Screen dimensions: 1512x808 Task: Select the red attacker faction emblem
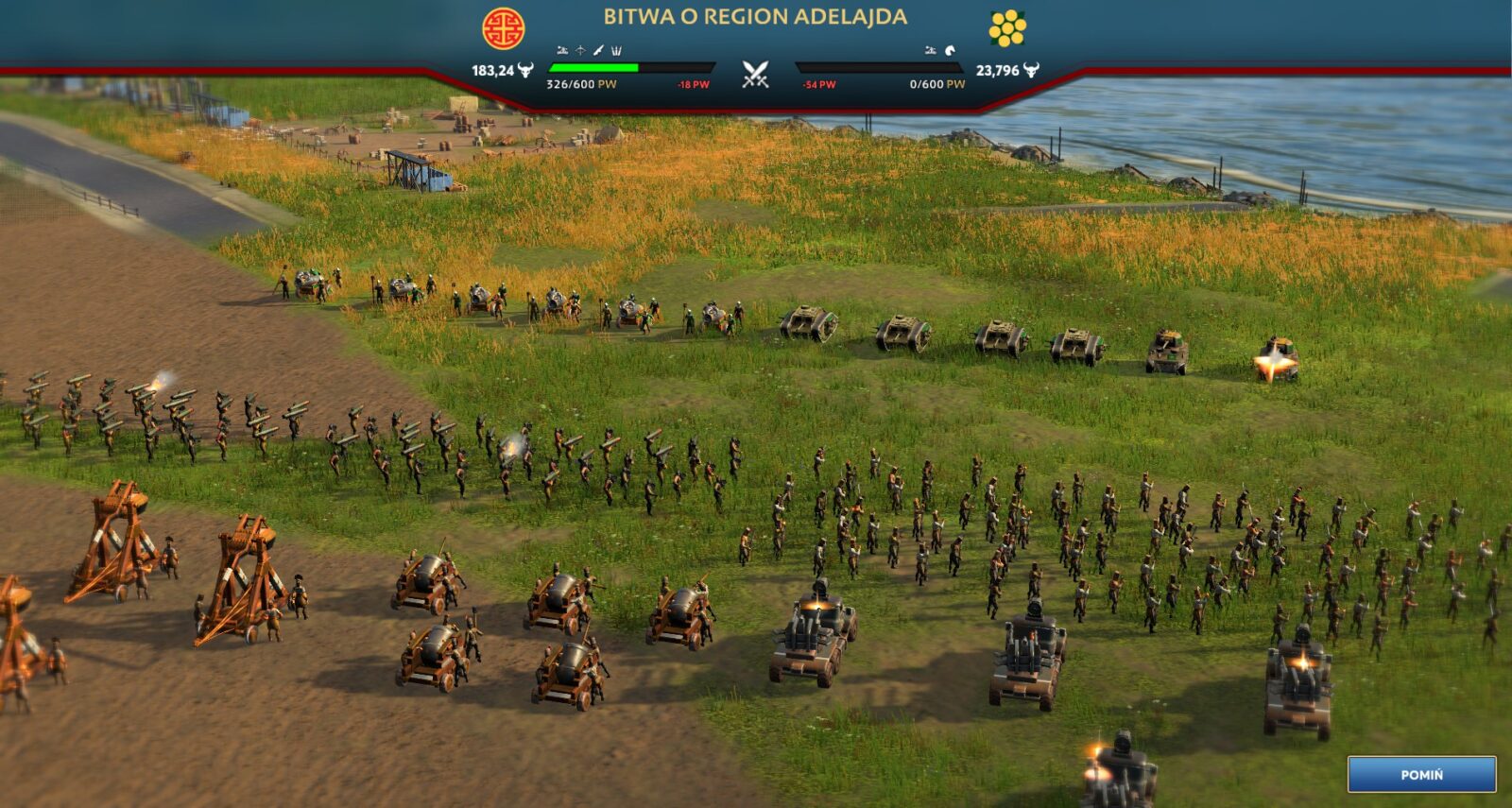pyautogui.click(x=503, y=28)
